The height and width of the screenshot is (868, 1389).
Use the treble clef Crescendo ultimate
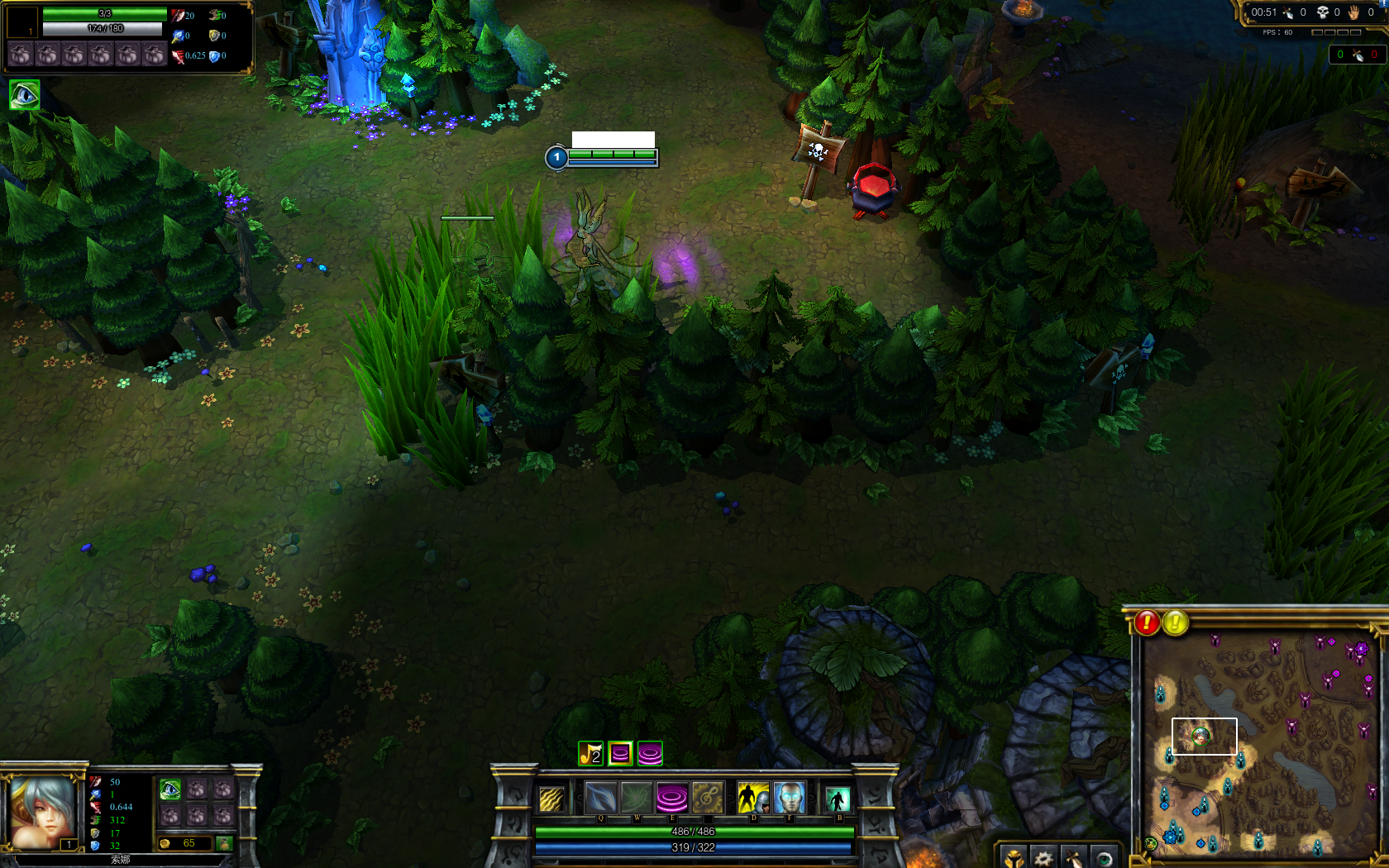coord(708,799)
